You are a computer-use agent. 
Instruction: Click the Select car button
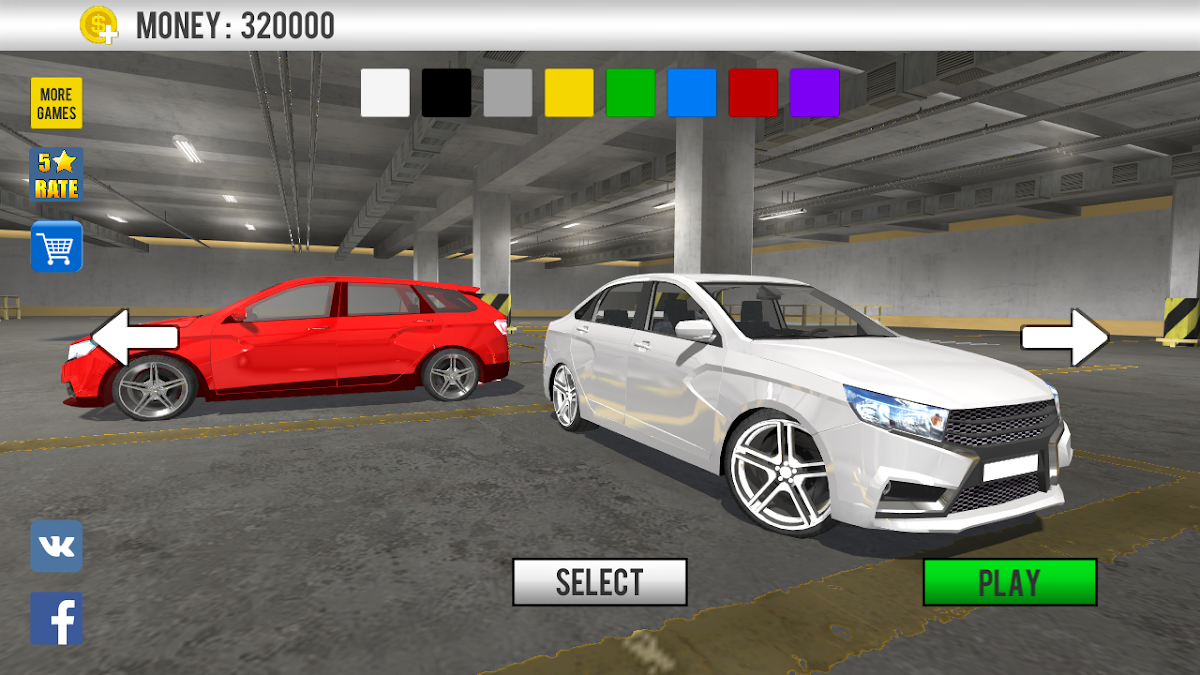600,582
